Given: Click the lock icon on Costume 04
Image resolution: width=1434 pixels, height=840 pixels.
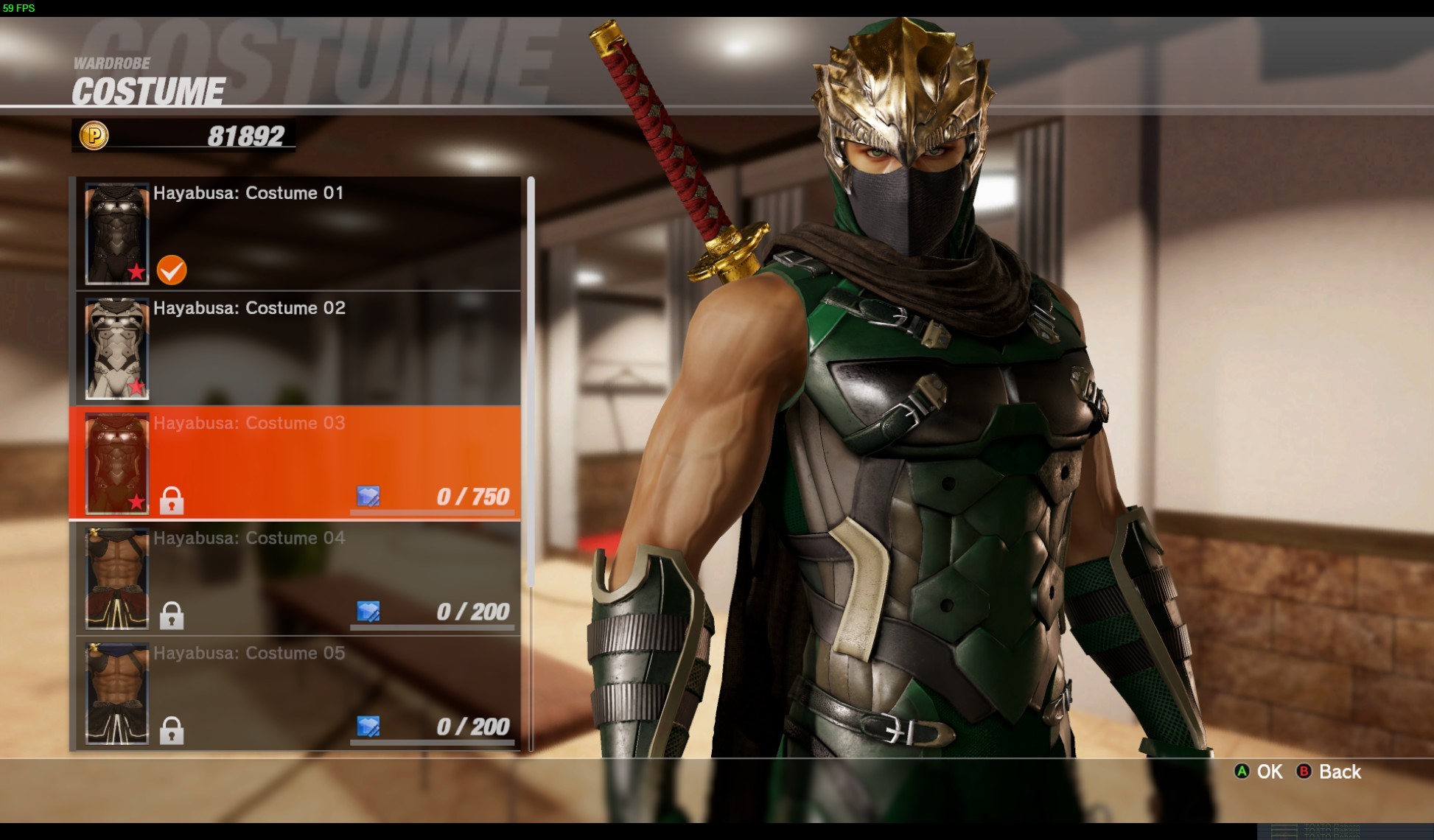Looking at the screenshot, I should (173, 615).
